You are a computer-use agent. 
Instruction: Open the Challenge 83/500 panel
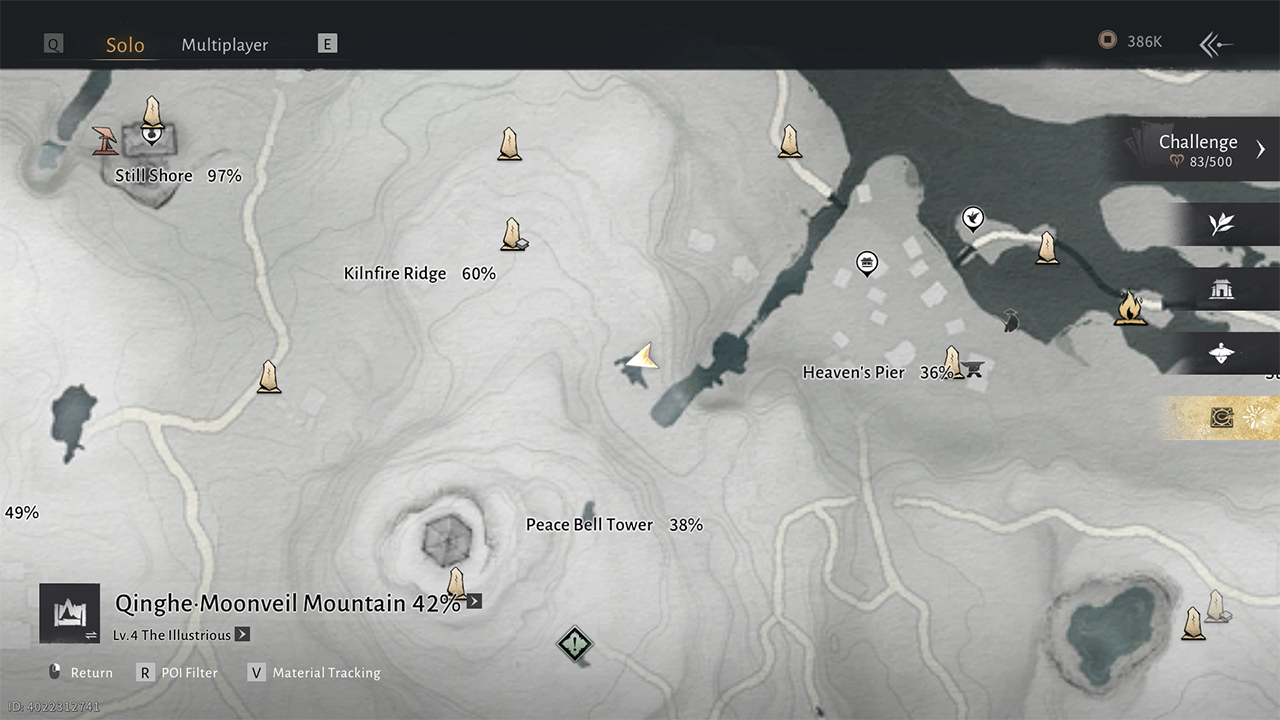[1198, 149]
